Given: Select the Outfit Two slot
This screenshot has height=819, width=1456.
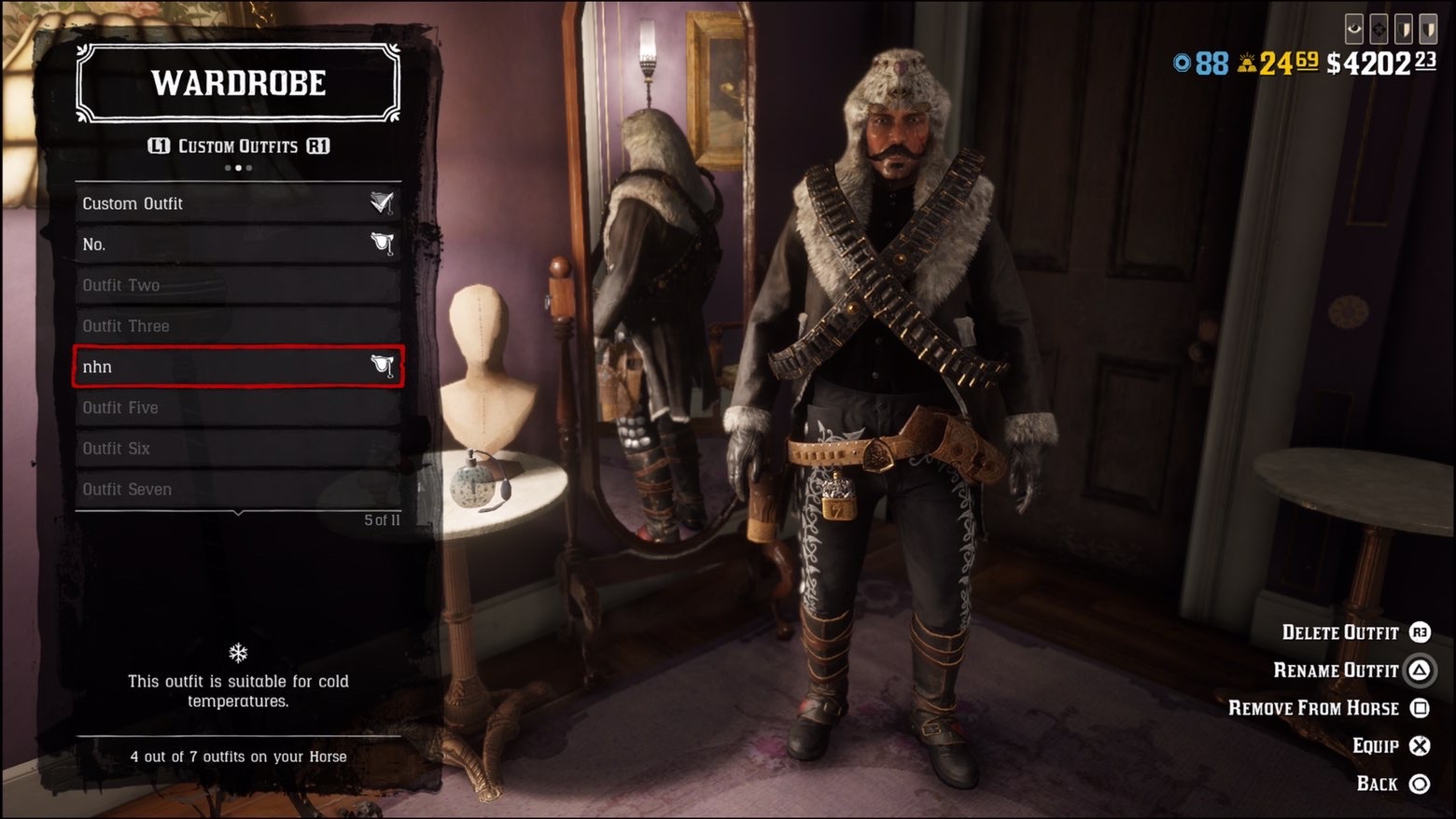Looking at the screenshot, I should coord(238,285).
